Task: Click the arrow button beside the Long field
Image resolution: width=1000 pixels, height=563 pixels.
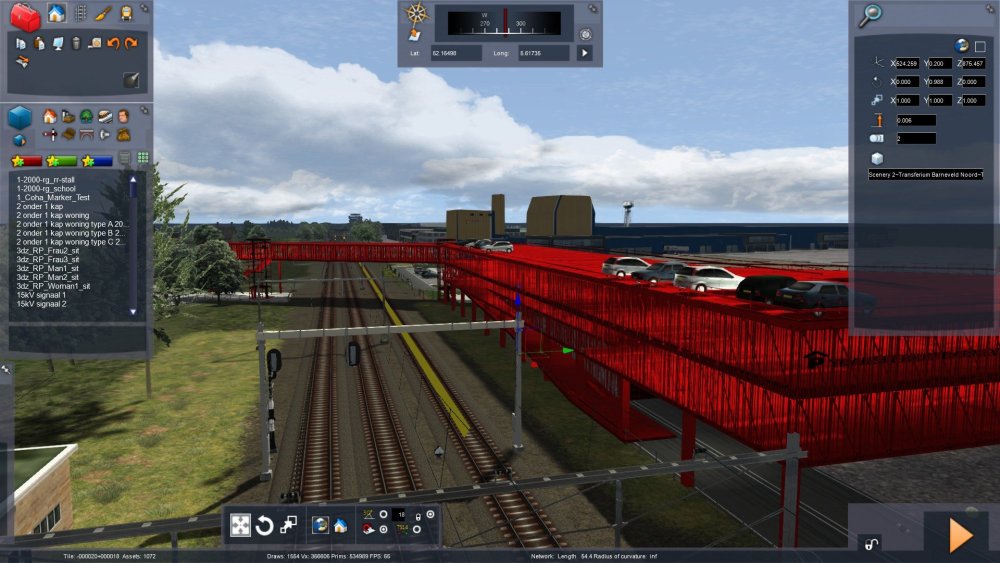Action: 584,52
